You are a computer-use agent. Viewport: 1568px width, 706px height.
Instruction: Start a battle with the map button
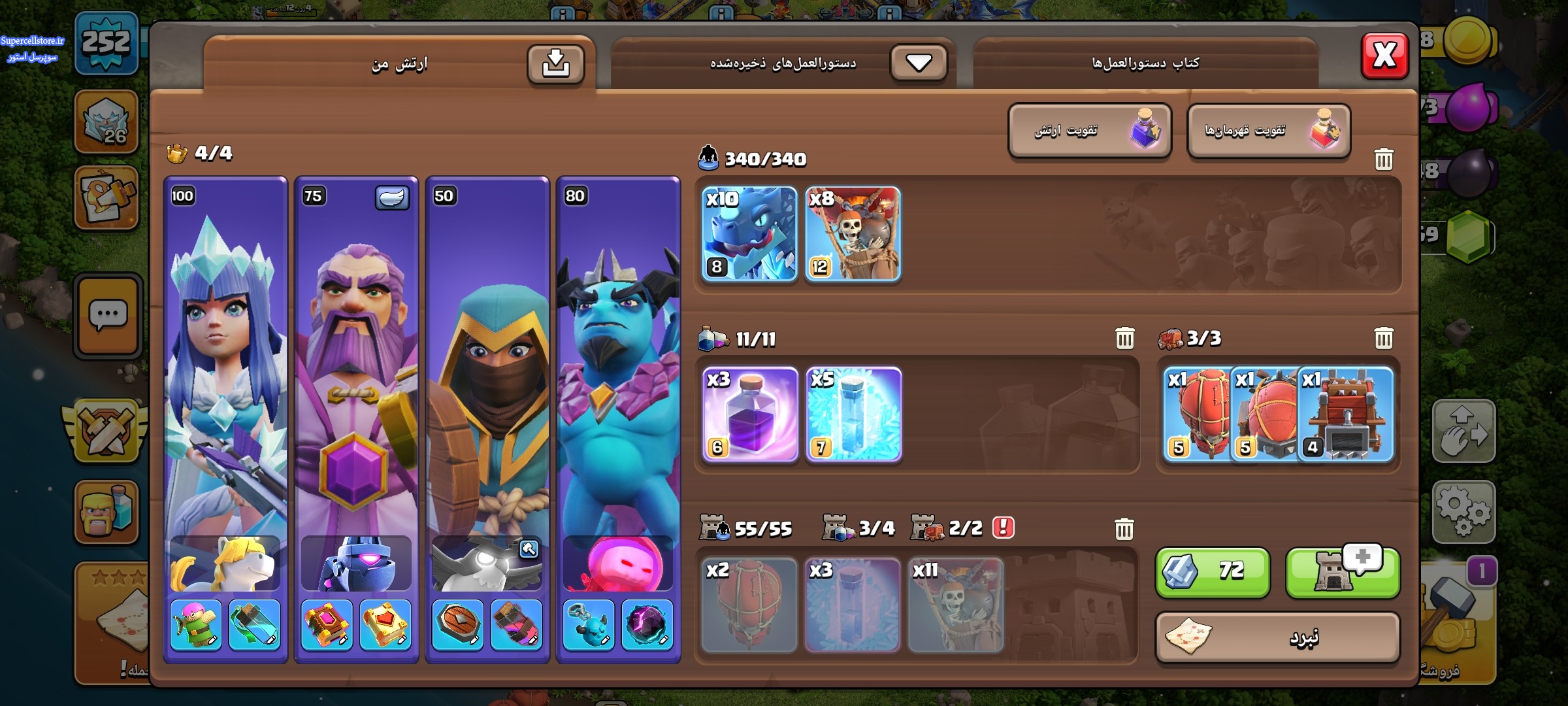tap(1277, 637)
